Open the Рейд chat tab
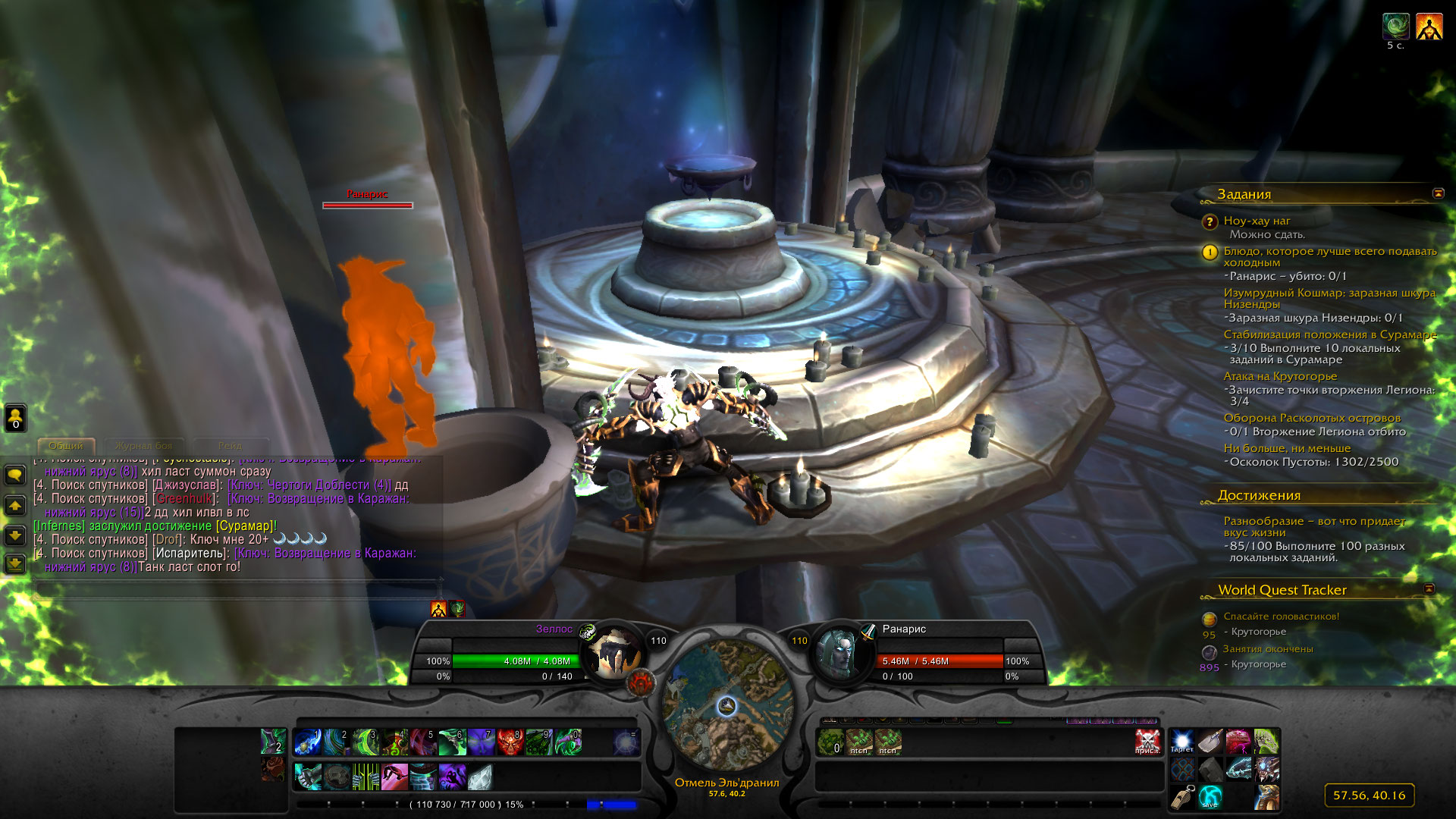The image size is (1456, 819). coord(230,446)
